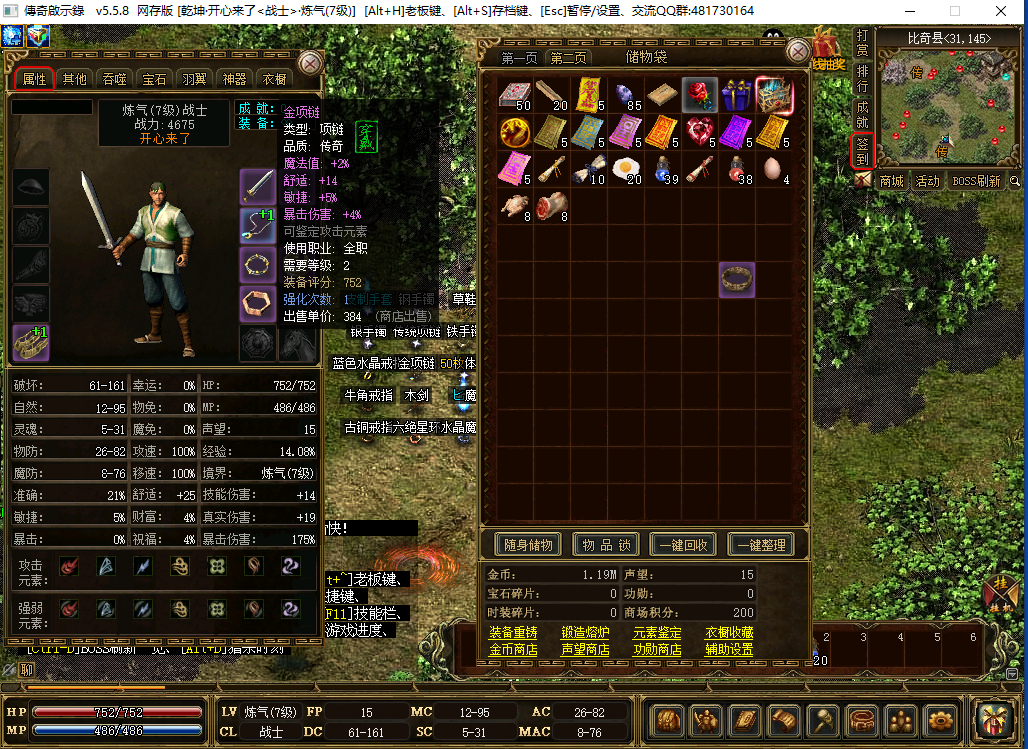Screen dimensions: 1028x749
Task: Open 随身储物 portable storage
Action: (529, 545)
